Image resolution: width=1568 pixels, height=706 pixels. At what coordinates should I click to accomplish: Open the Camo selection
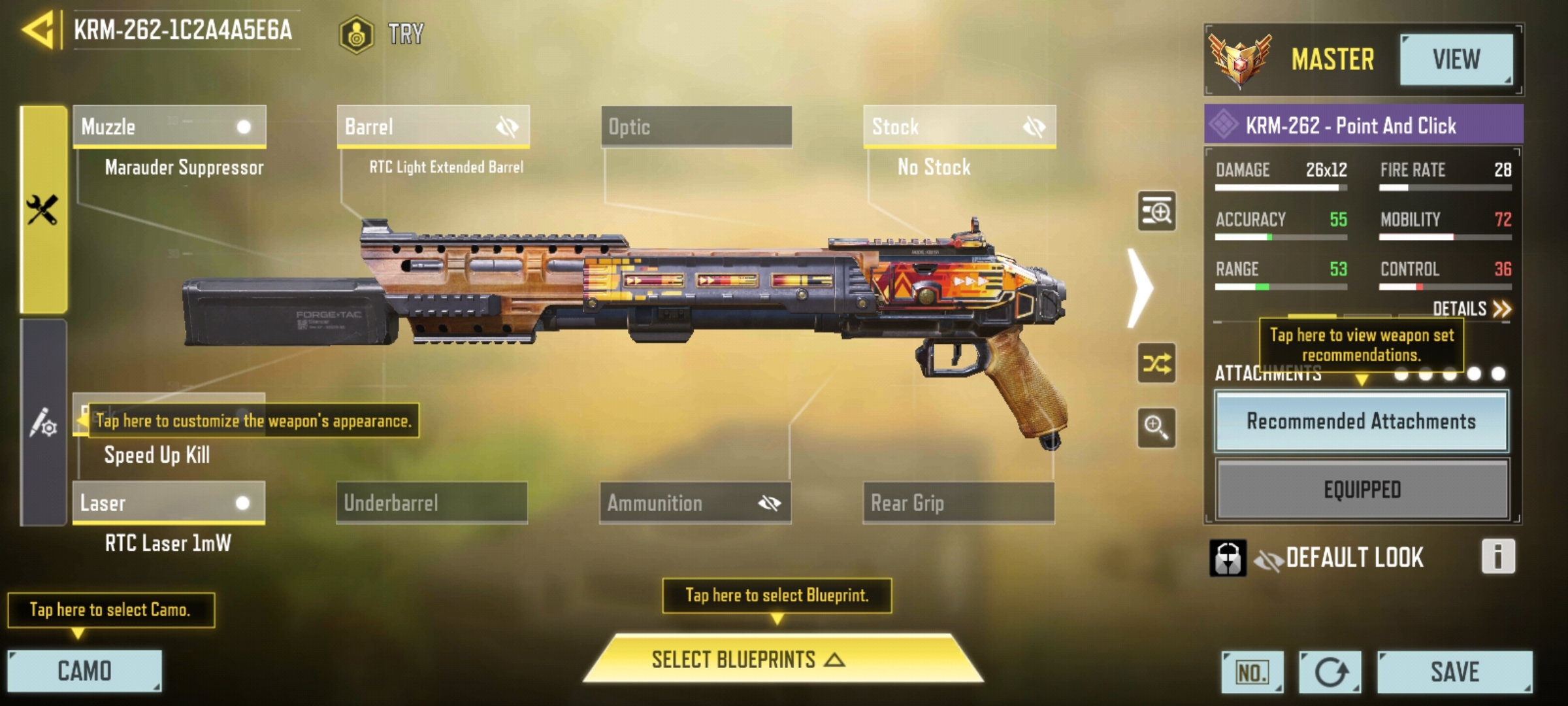pyautogui.click(x=84, y=671)
